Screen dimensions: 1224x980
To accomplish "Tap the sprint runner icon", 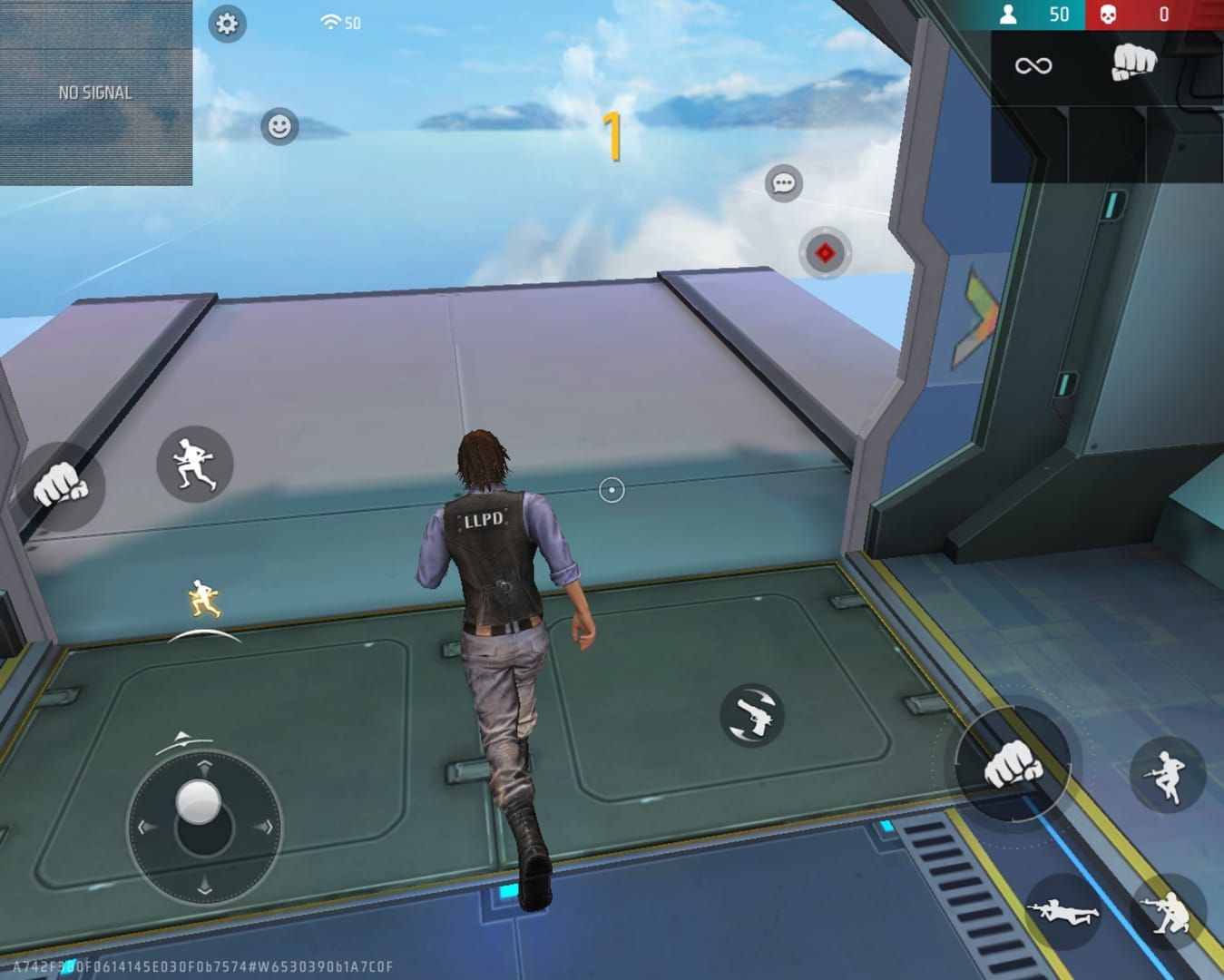I will point(193,465).
